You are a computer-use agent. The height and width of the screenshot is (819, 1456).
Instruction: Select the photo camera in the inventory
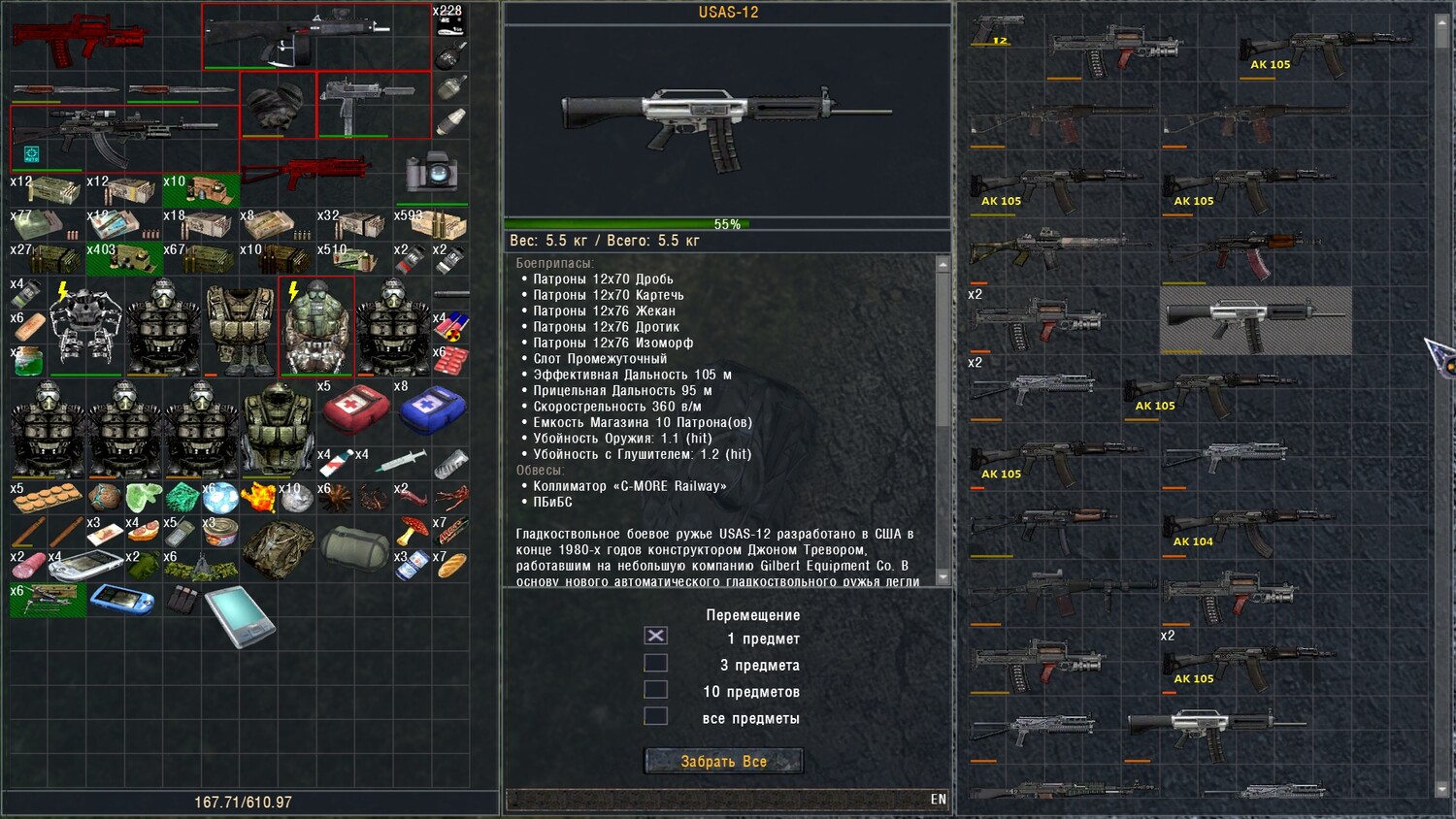432,172
